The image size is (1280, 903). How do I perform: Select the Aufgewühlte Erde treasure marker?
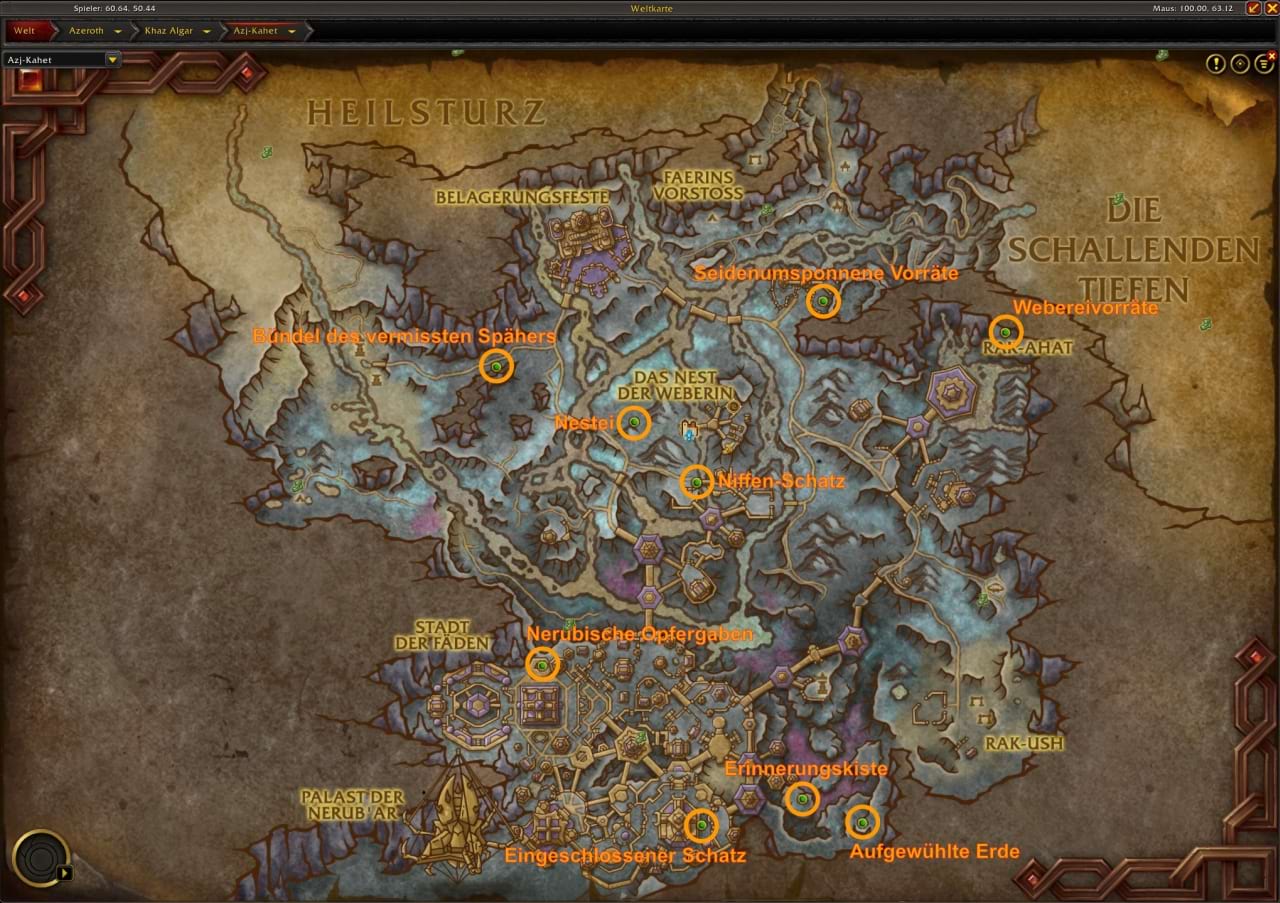click(862, 822)
